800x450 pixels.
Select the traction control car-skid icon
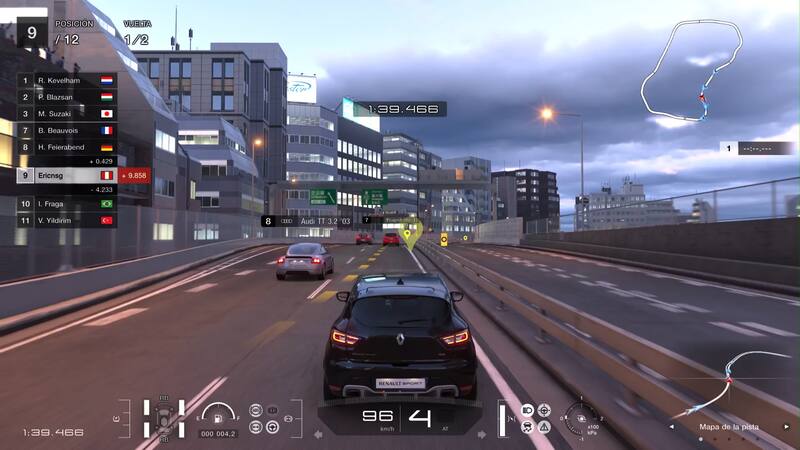pyautogui.click(x=527, y=427)
